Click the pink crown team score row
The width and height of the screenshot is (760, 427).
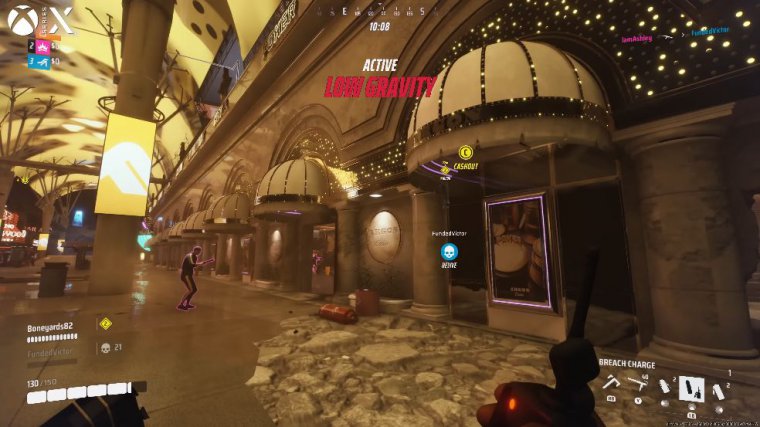pos(43,46)
